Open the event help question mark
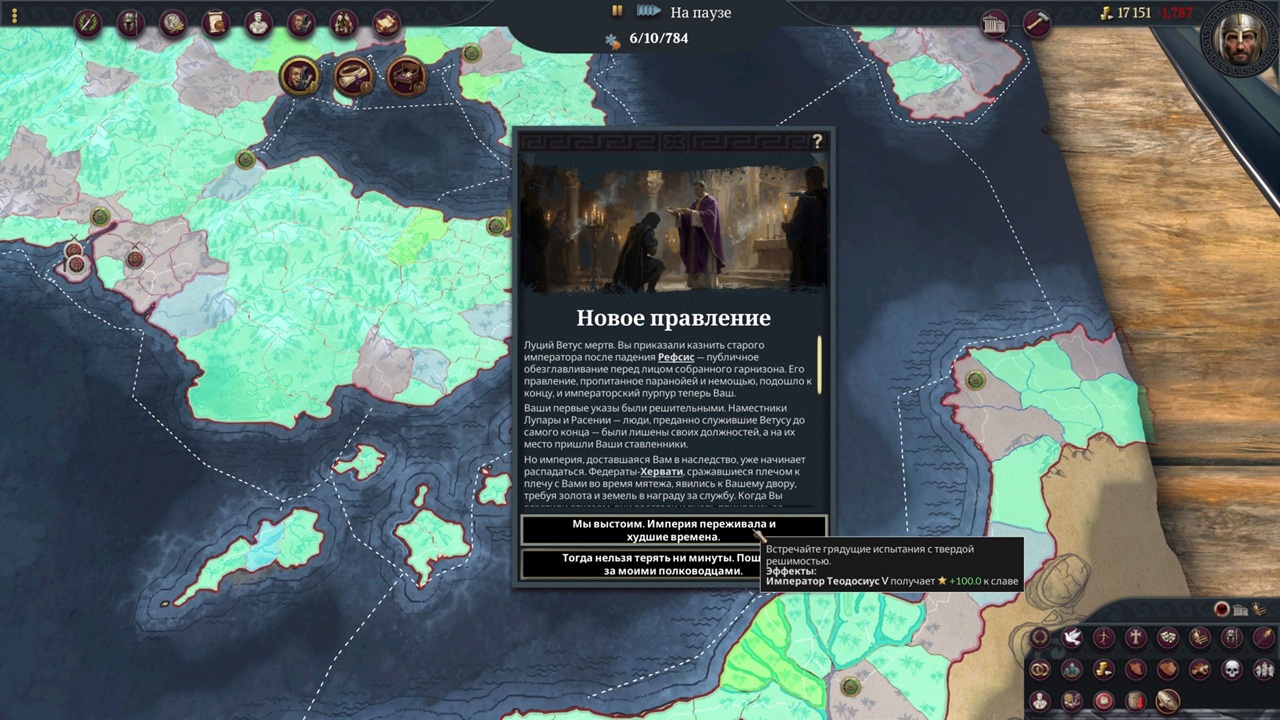This screenshot has height=720, width=1280. coord(817,142)
